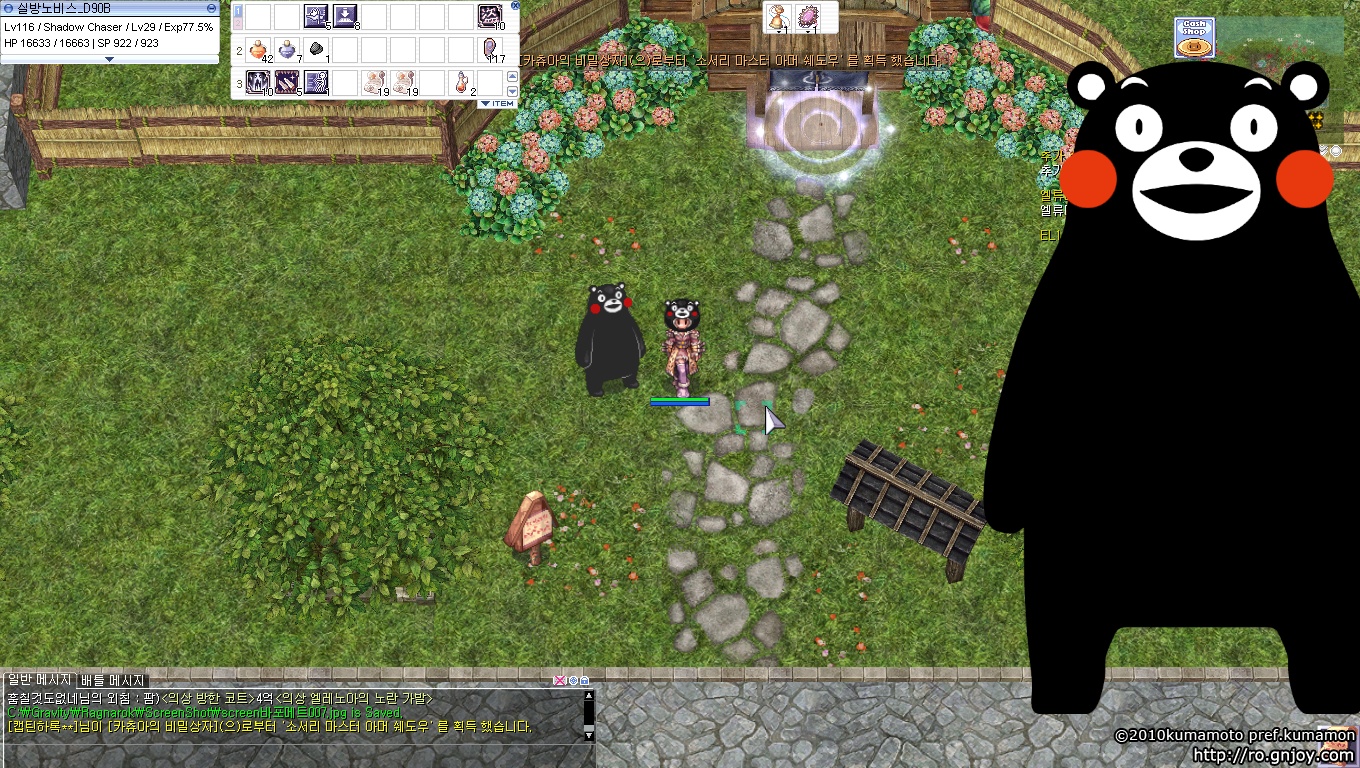Expand the character status window downward
Image resolution: width=1360 pixels, height=768 pixels.
click(x=109, y=59)
